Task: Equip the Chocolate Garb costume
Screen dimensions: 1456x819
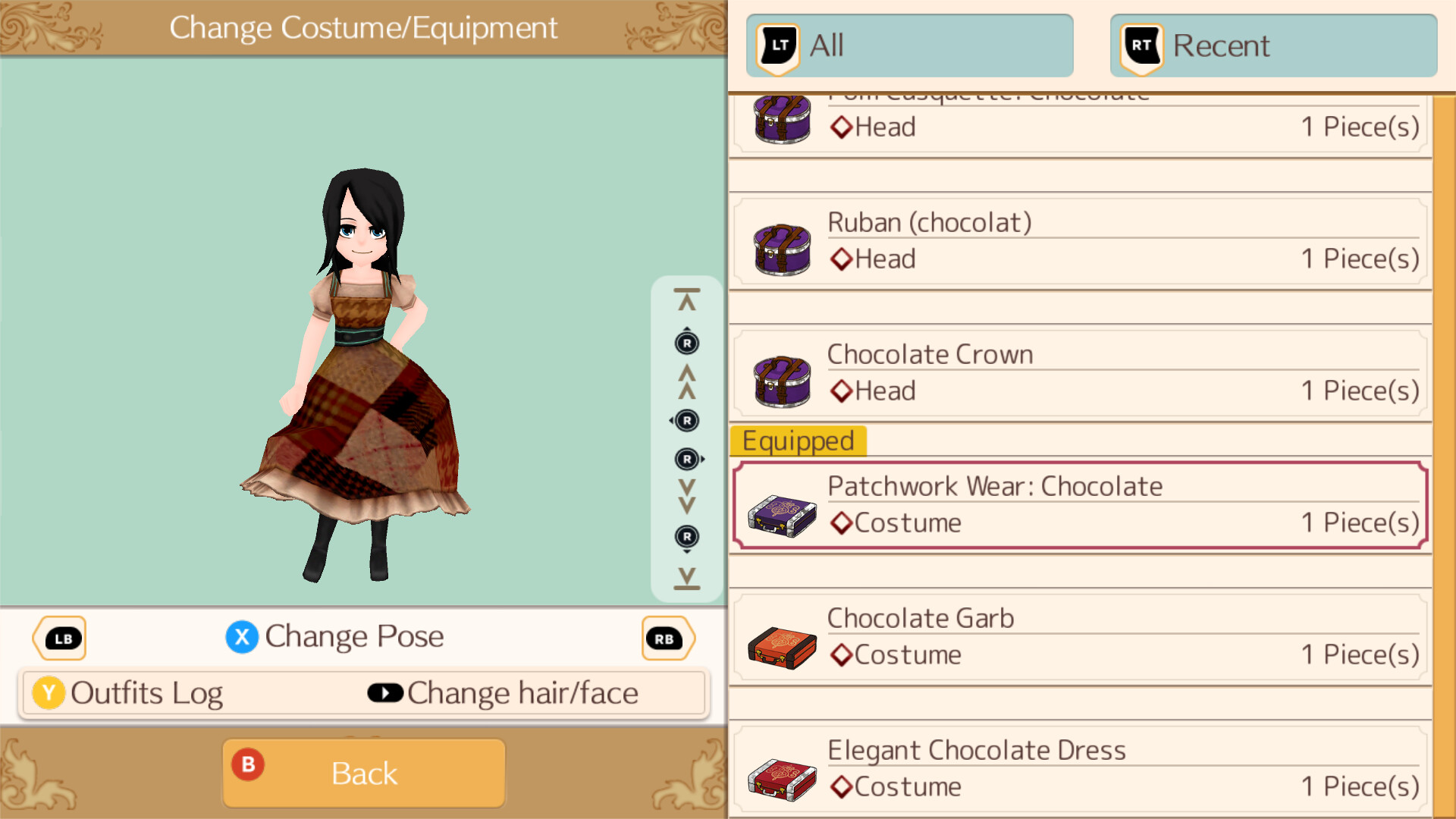Action: [1080, 637]
